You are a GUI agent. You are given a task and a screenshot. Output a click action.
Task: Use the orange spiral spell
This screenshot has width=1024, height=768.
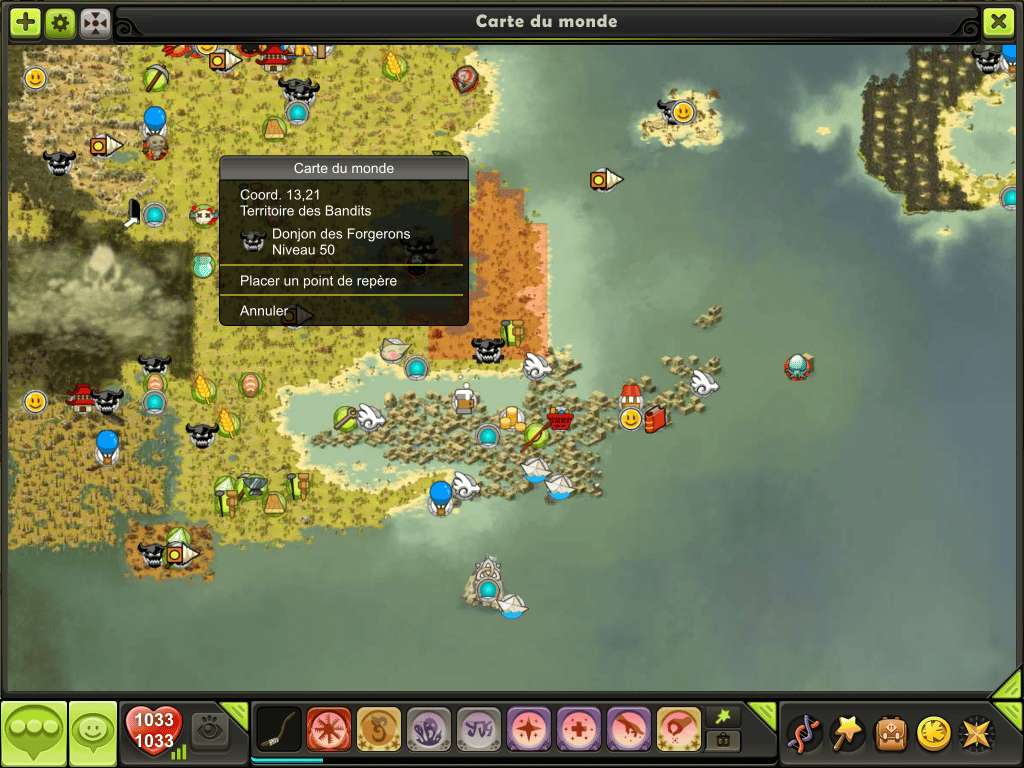point(379,729)
